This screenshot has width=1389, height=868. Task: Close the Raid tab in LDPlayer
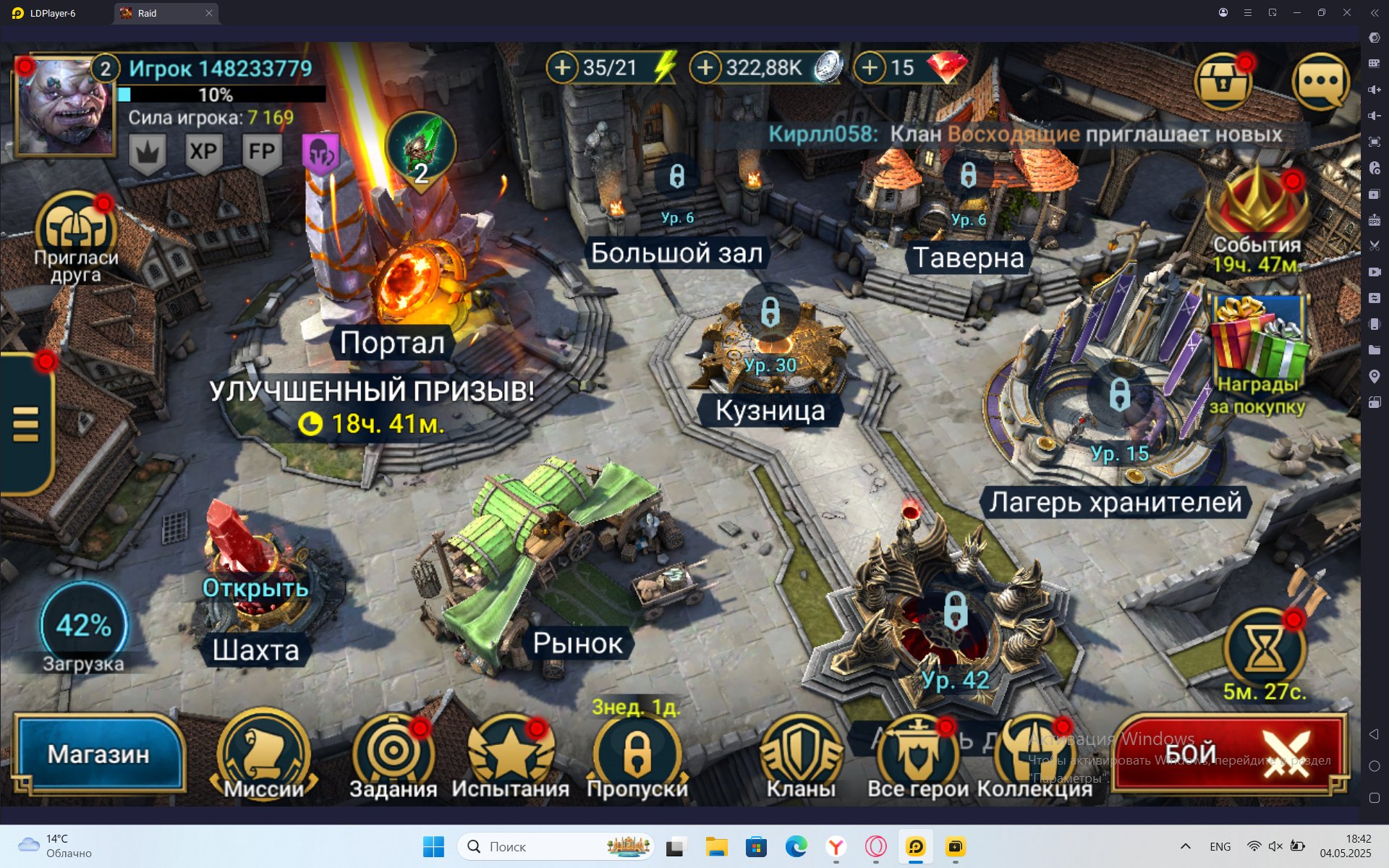point(209,13)
